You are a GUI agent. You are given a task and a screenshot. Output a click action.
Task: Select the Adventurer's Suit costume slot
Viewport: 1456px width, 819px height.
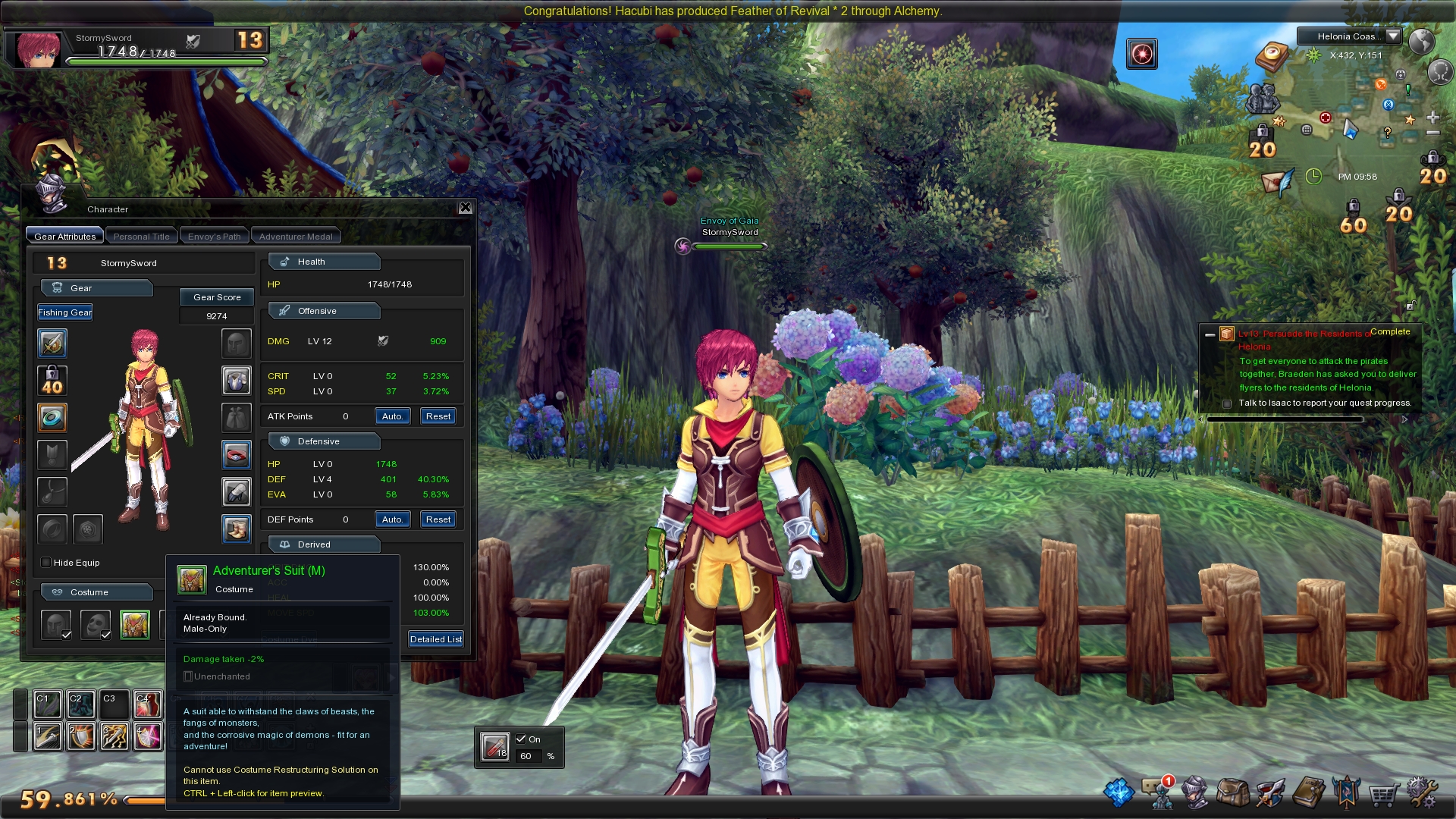pos(135,625)
